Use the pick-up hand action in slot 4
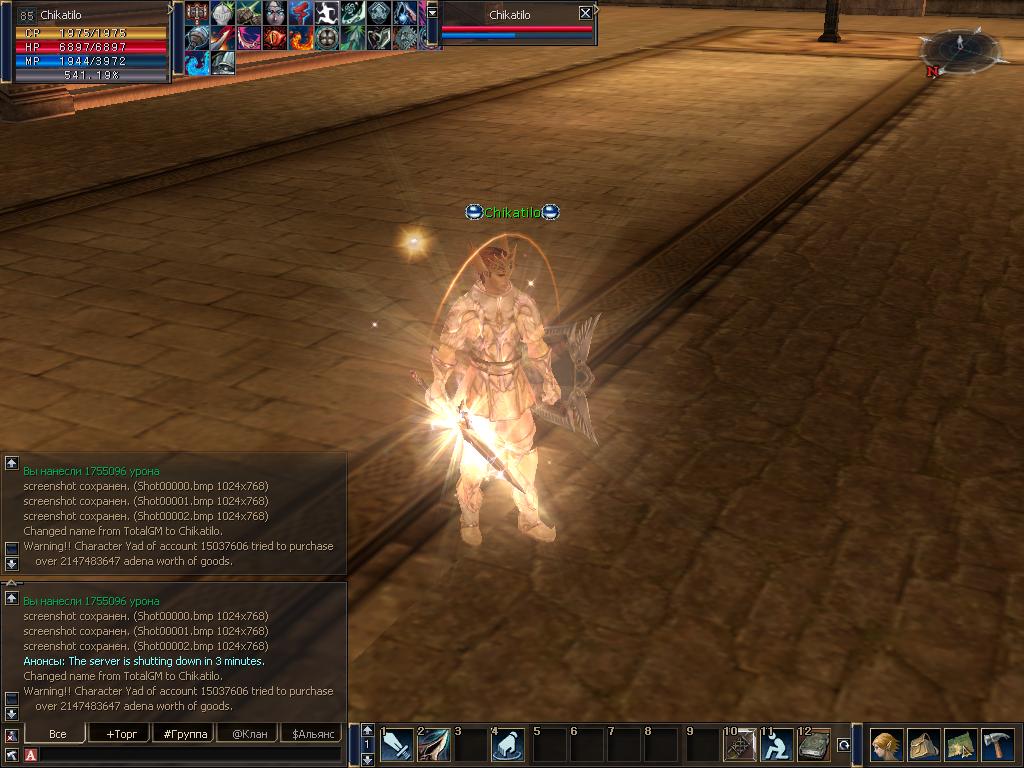The width and height of the screenshot is (1024, 768). [x=508, y=745]
